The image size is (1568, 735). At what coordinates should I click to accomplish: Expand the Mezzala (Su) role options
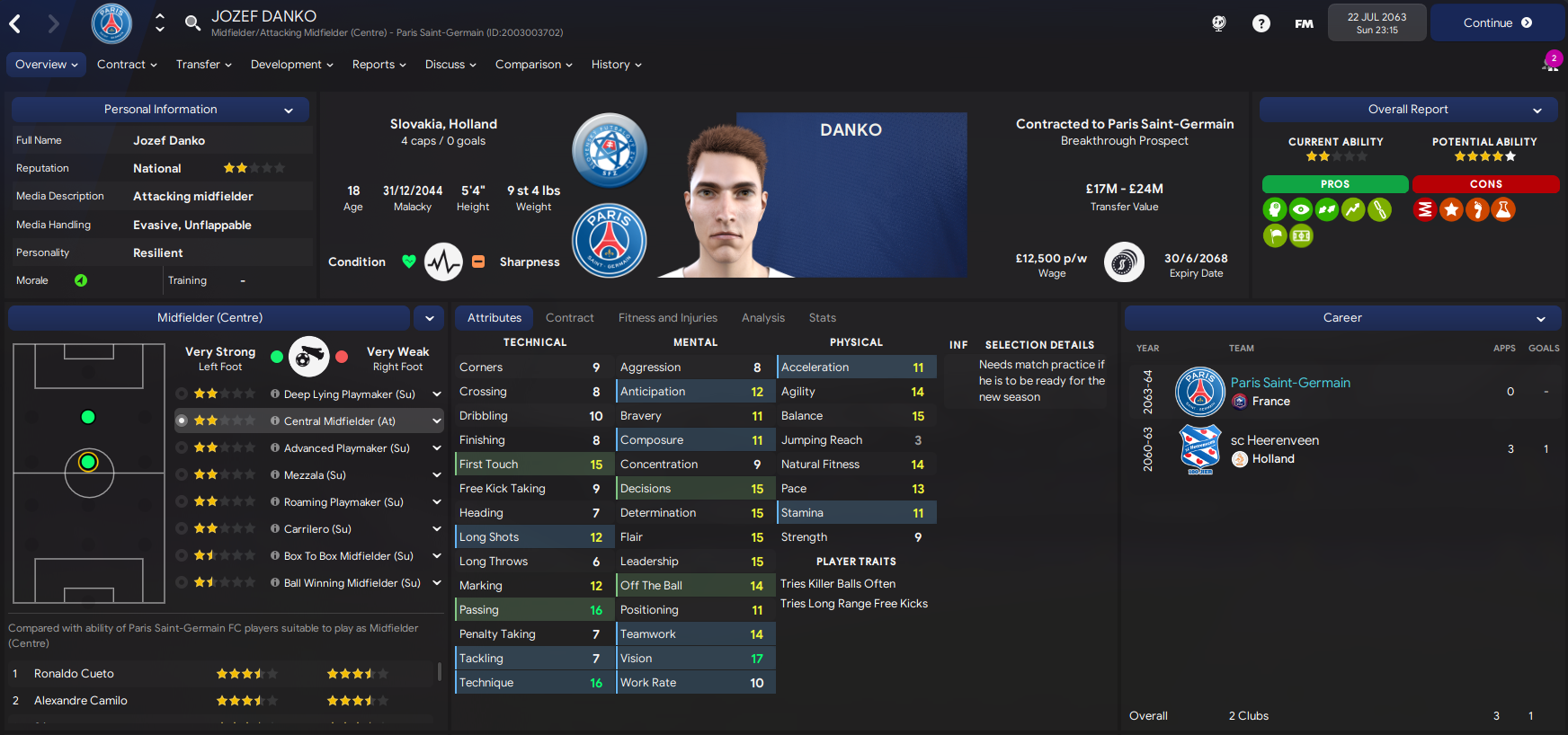[436, 474]
